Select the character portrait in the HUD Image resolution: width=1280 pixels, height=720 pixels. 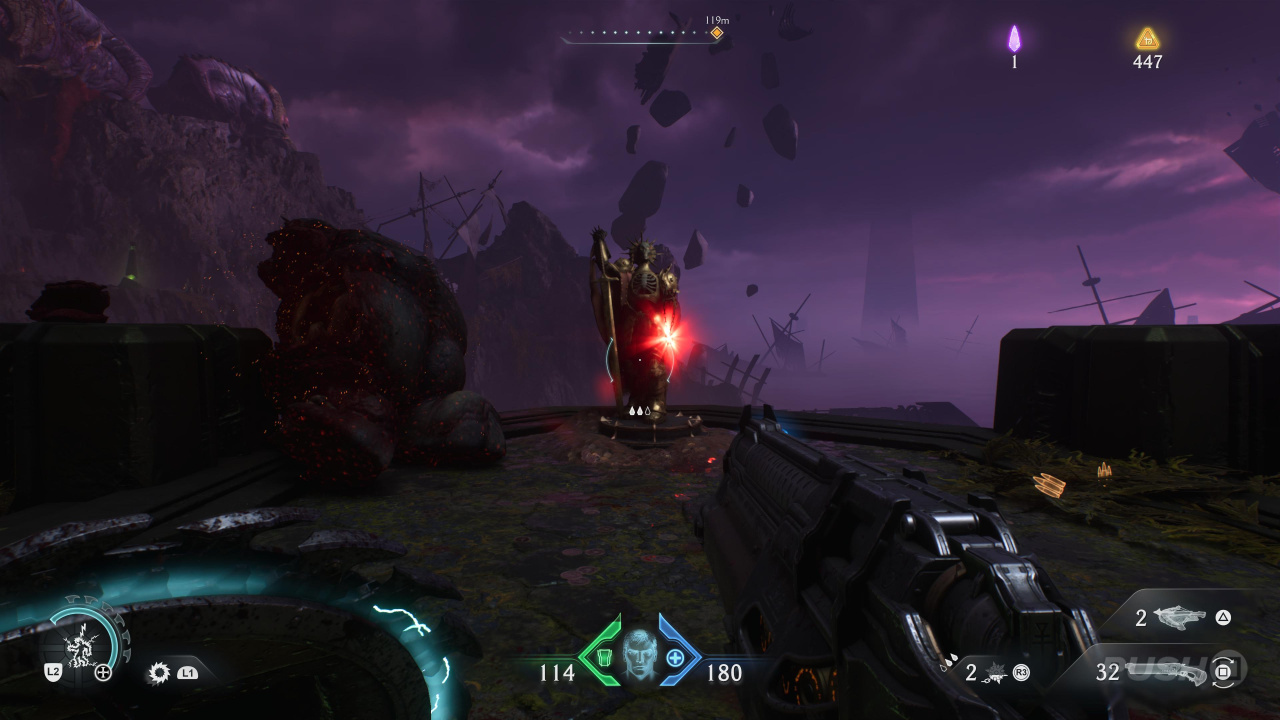click(639, 654)
